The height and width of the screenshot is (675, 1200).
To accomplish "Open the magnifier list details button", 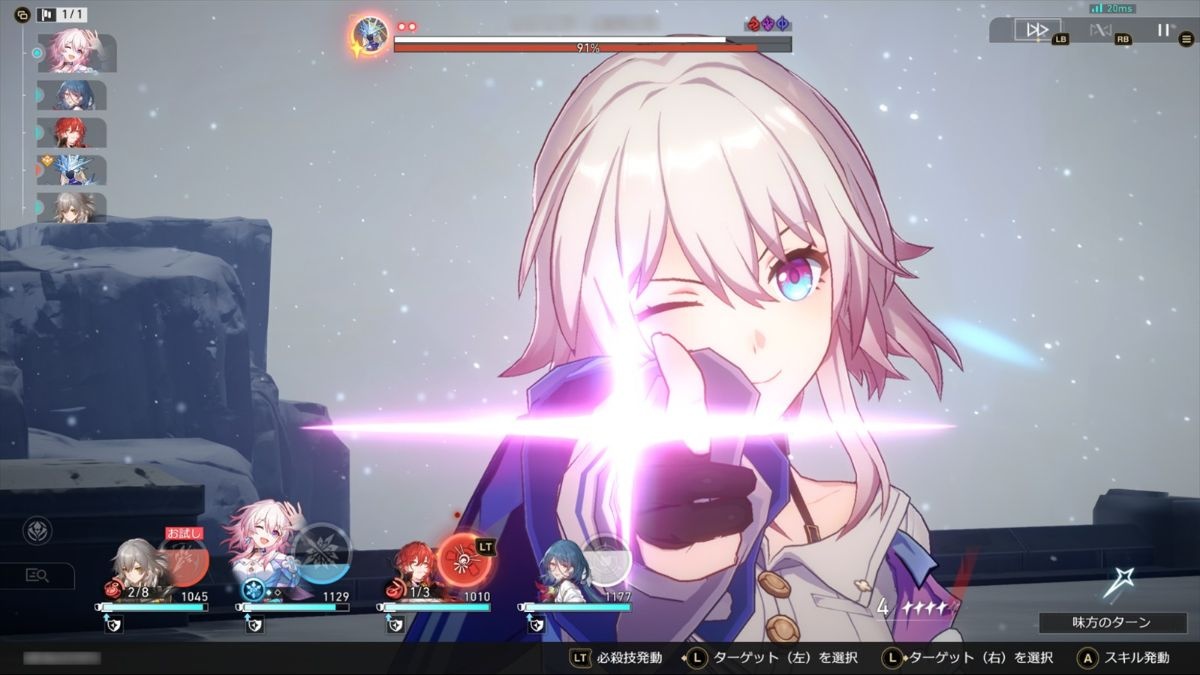I will click(x=38, y=575).
